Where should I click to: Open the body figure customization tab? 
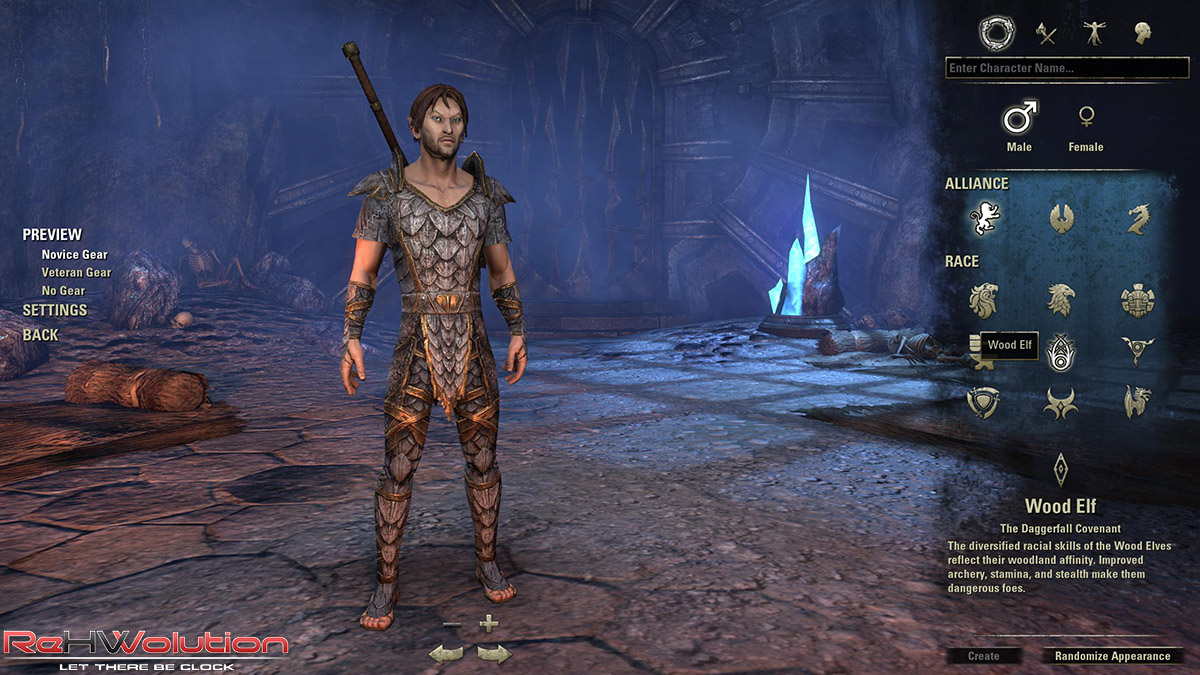point(1094,34)
